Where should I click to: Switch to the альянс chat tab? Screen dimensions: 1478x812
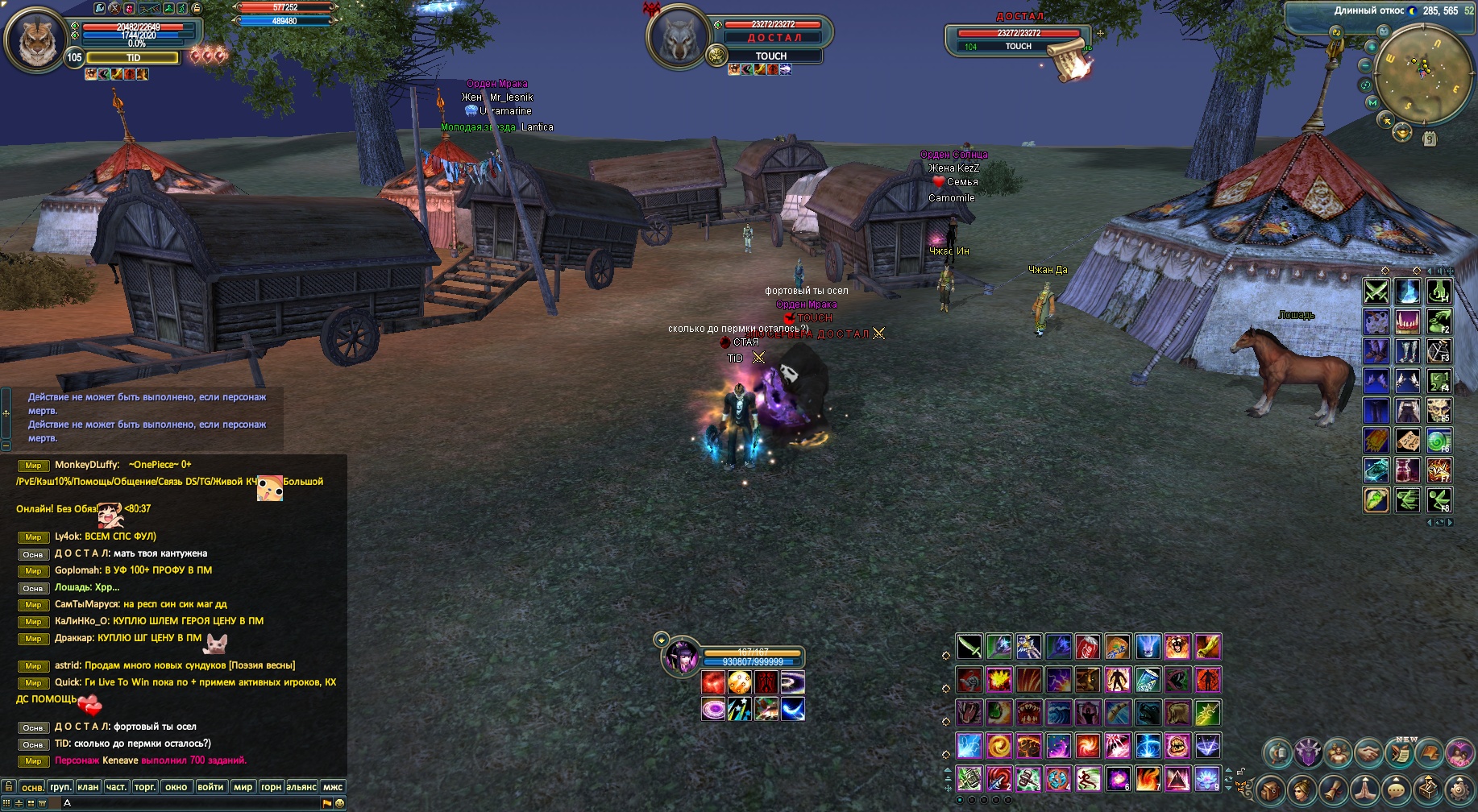tap(301, 787)
